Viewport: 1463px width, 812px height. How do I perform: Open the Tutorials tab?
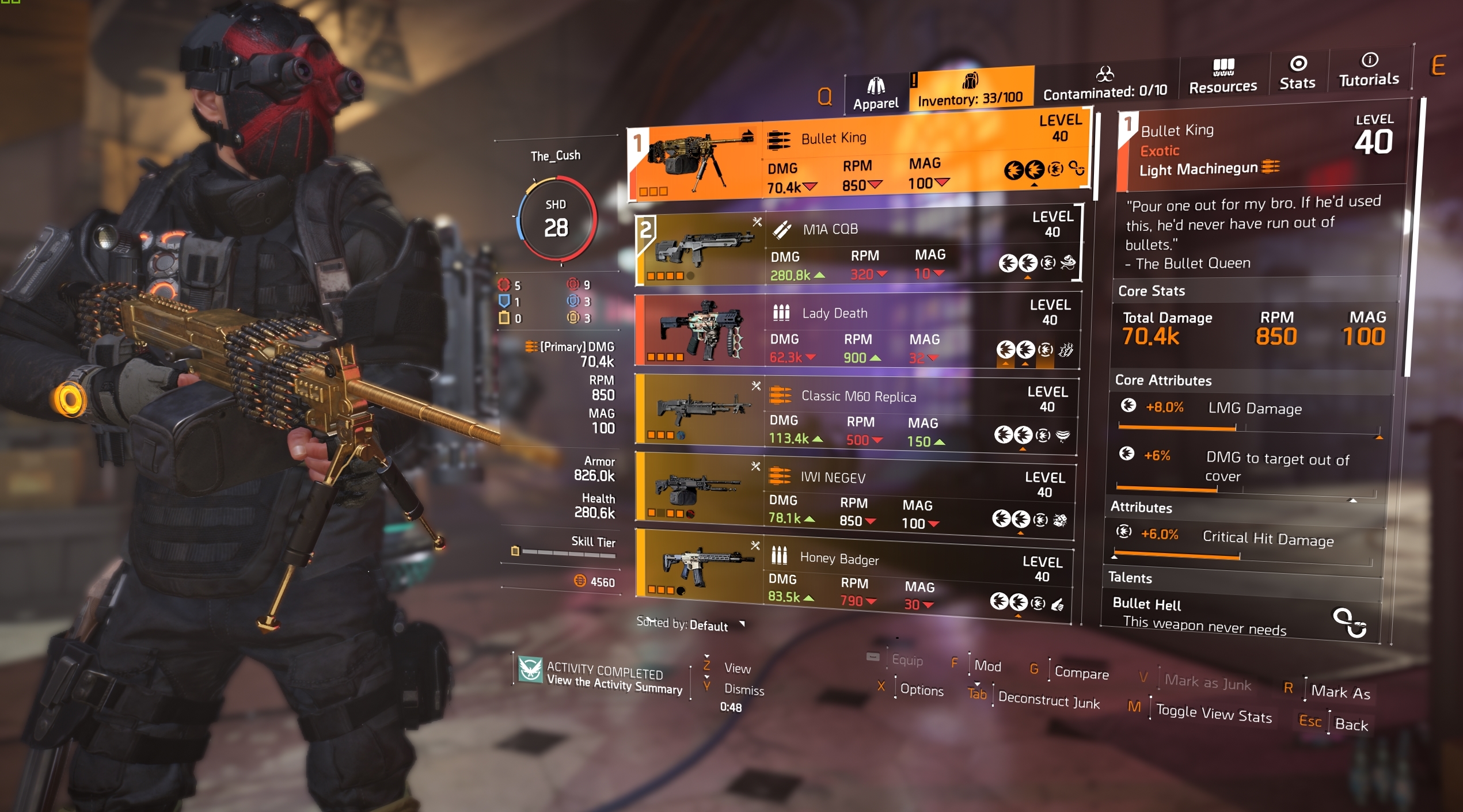point(1369,70)
